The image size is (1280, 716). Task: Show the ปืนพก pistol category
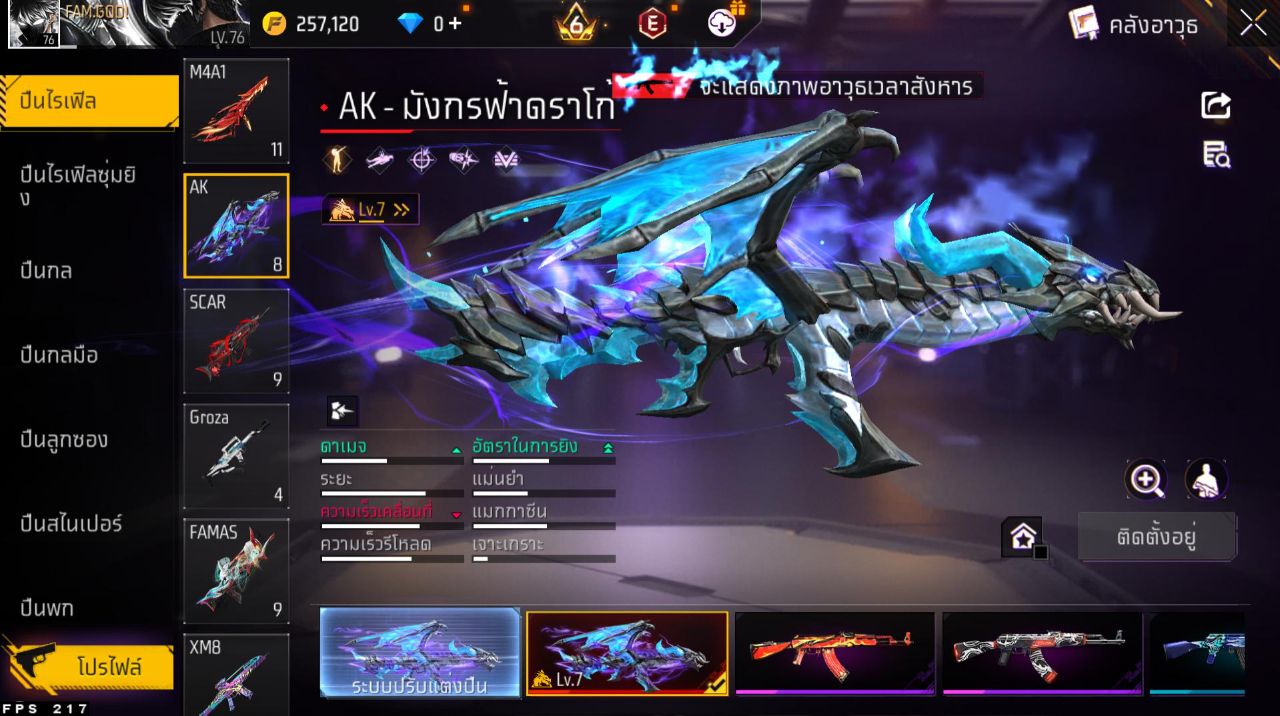pos(47,608)
